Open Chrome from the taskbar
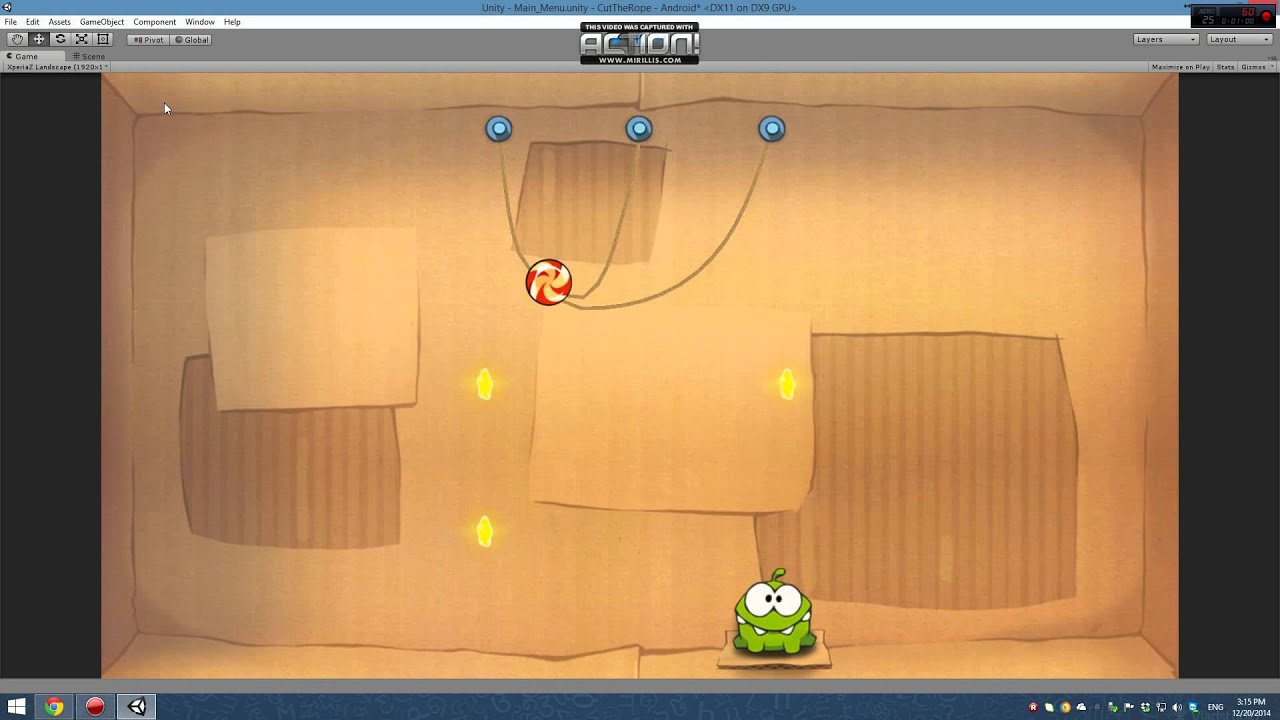The height and width of the screenshot is (720, 1280). (x=54, y=706)
